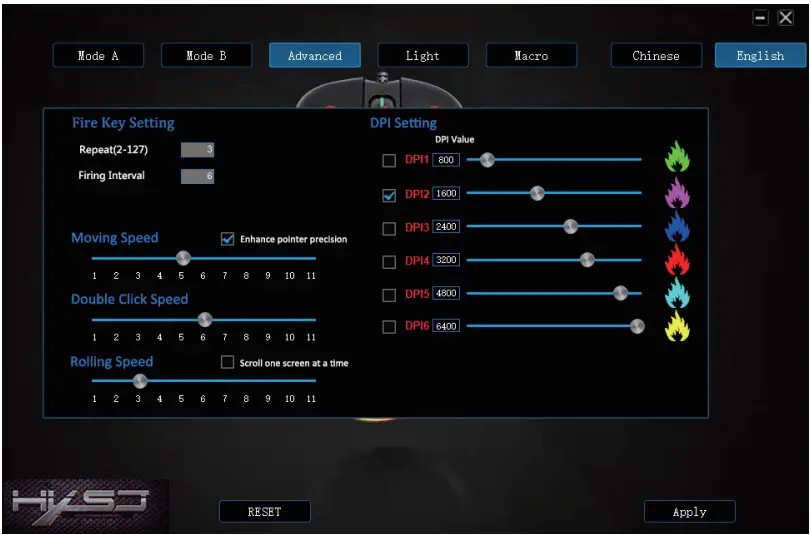Open the Mode B tab
The width and height of the screenshot is (811, 535).
[206, 56]
